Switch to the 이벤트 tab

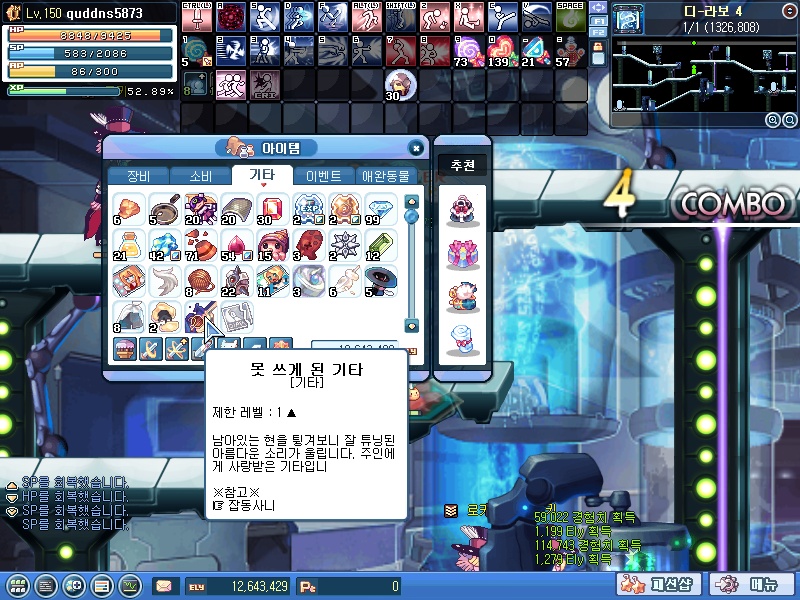(x=323, y=176)
